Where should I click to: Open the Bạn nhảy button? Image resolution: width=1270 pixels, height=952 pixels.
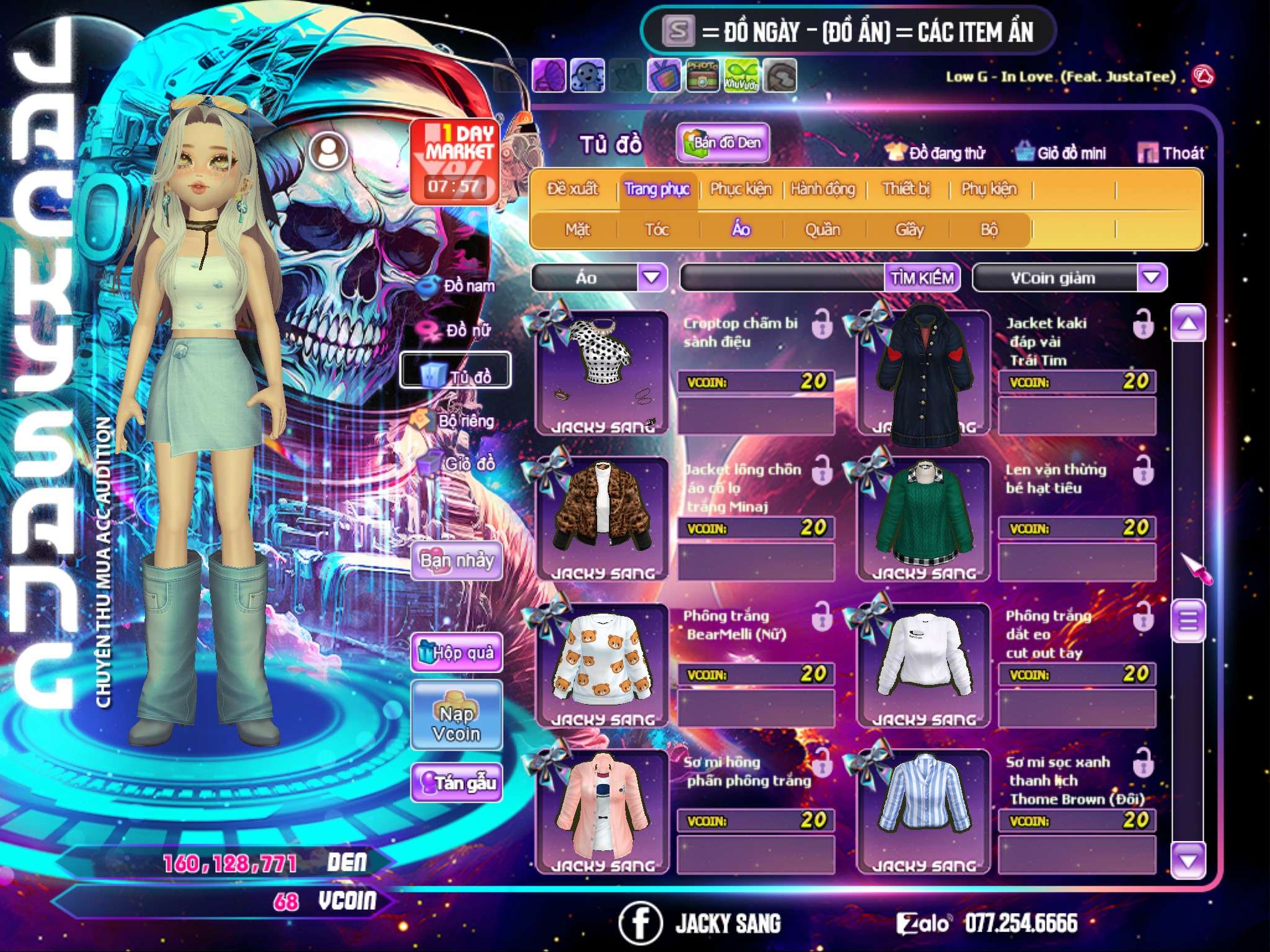pyautogui.click(x=456, y=561)
